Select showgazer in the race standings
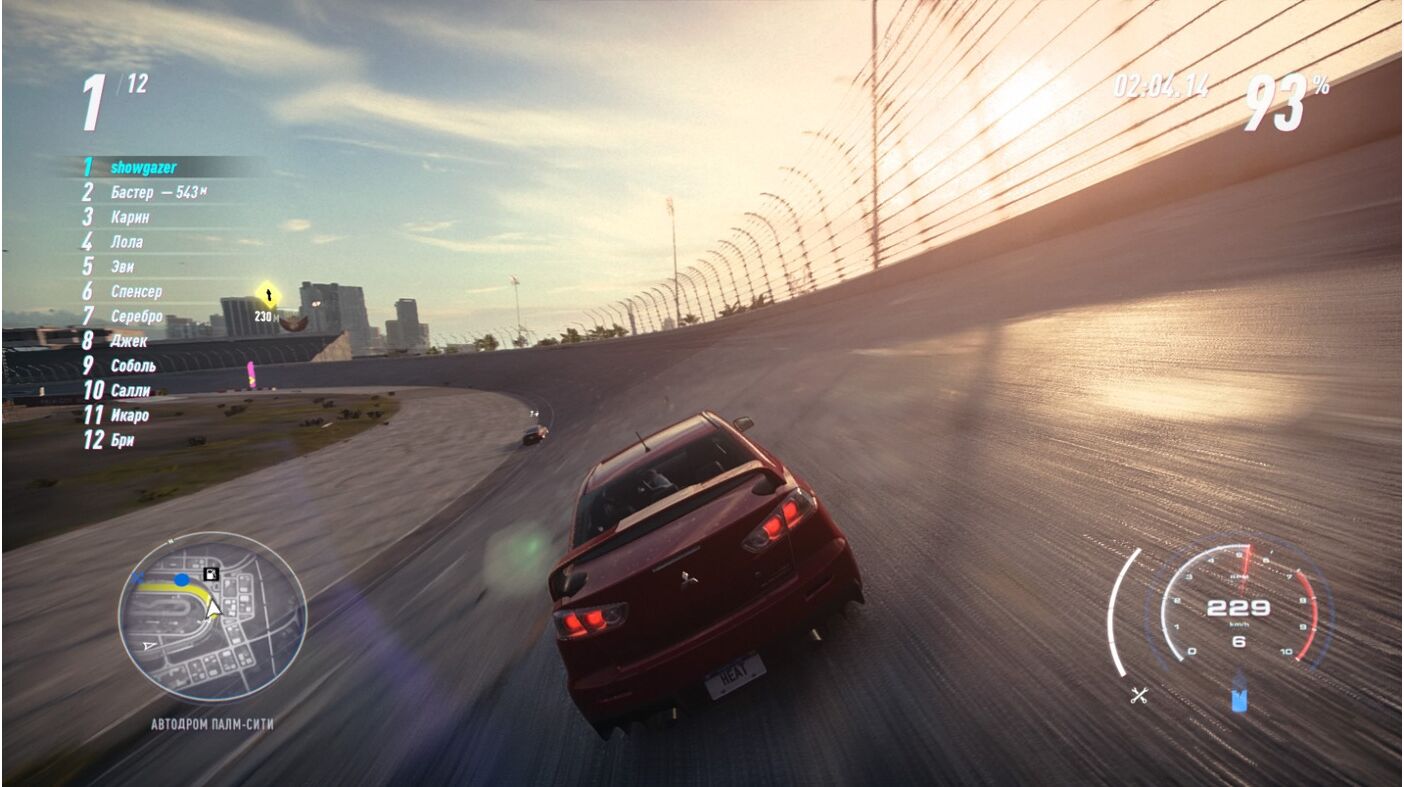The height and width of the screenshot is (787, 1404). click(x=143, y=167)
